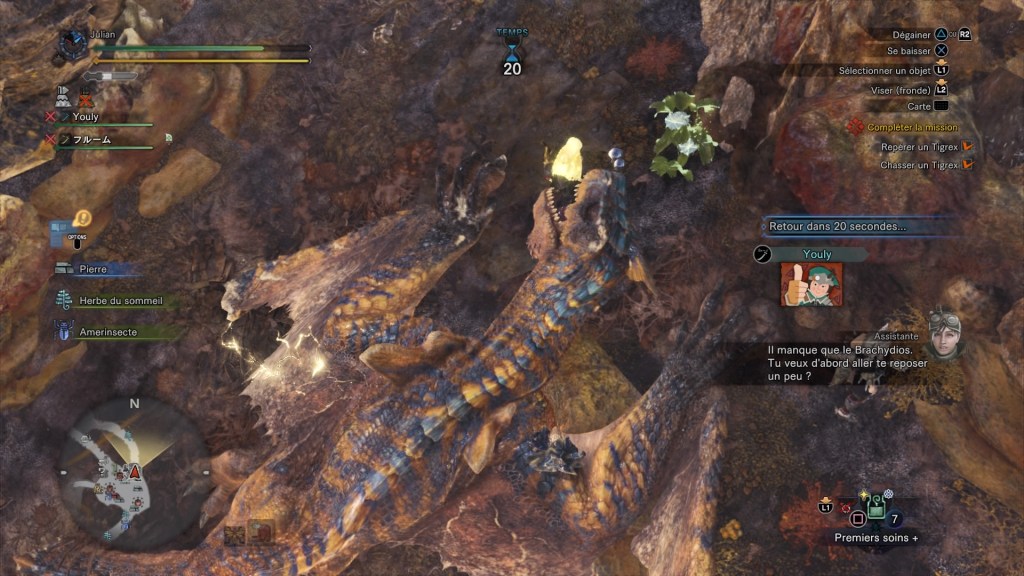Select teammate フルーム in the party list

(x=91, y=140)
